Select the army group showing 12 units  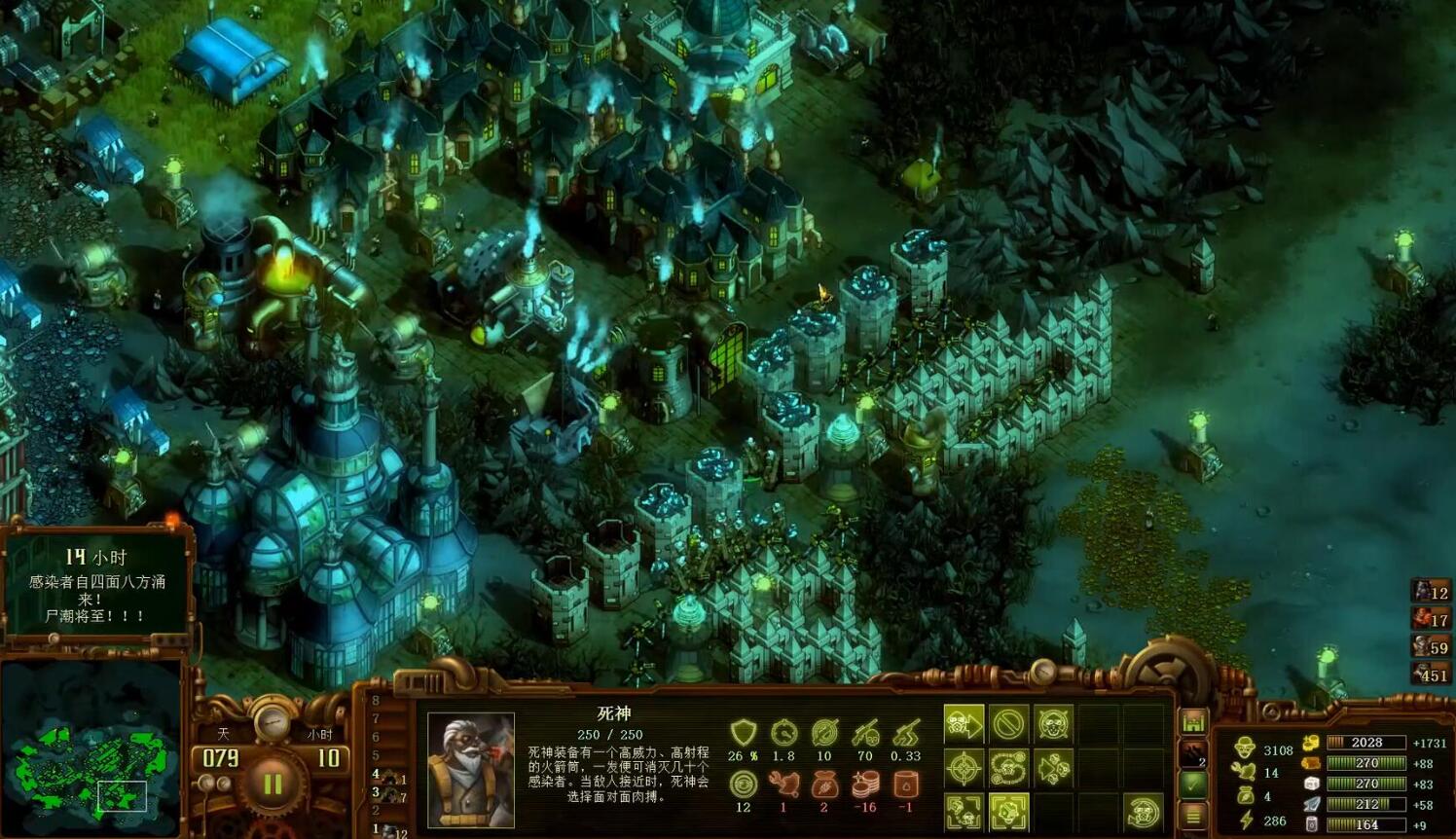(1431, 591)
